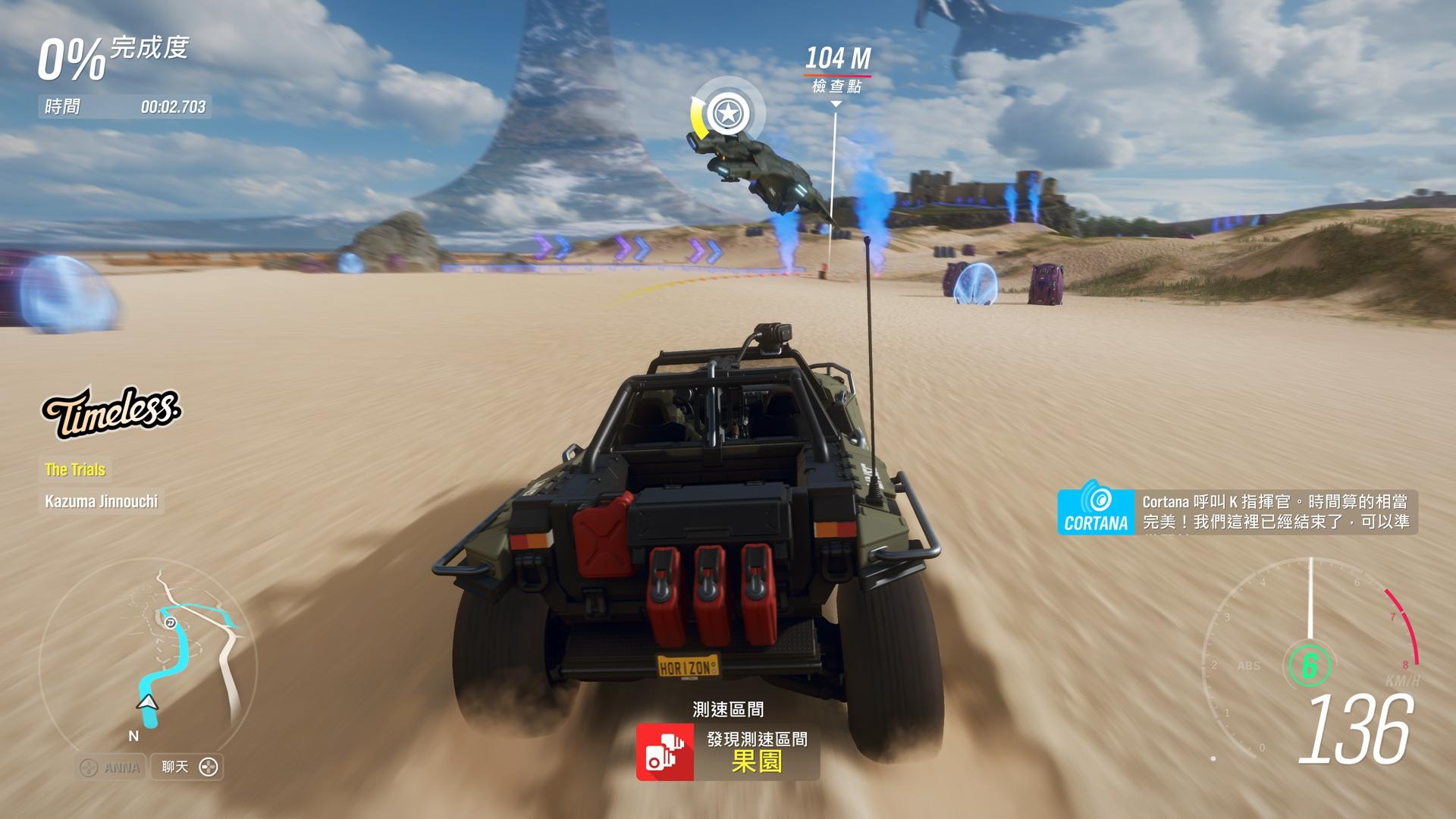The height and width of the screenshot is (819, 1456).
Task: Select the star objective marker icon
Action: (727, 114)
